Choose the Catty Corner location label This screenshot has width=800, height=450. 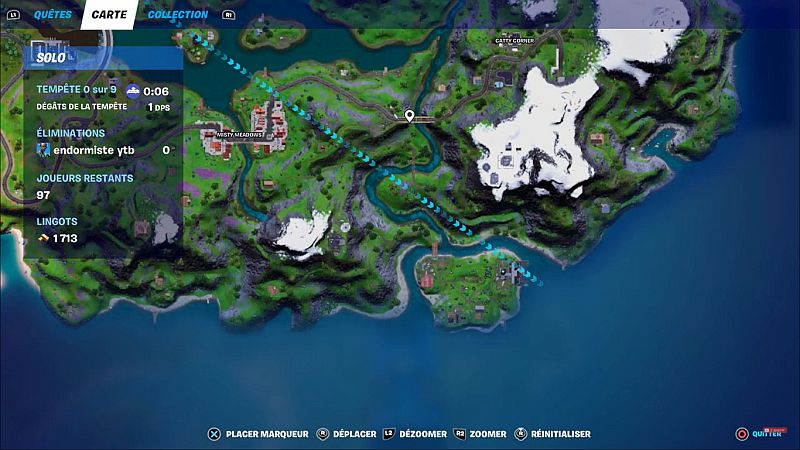coord(515,41)
